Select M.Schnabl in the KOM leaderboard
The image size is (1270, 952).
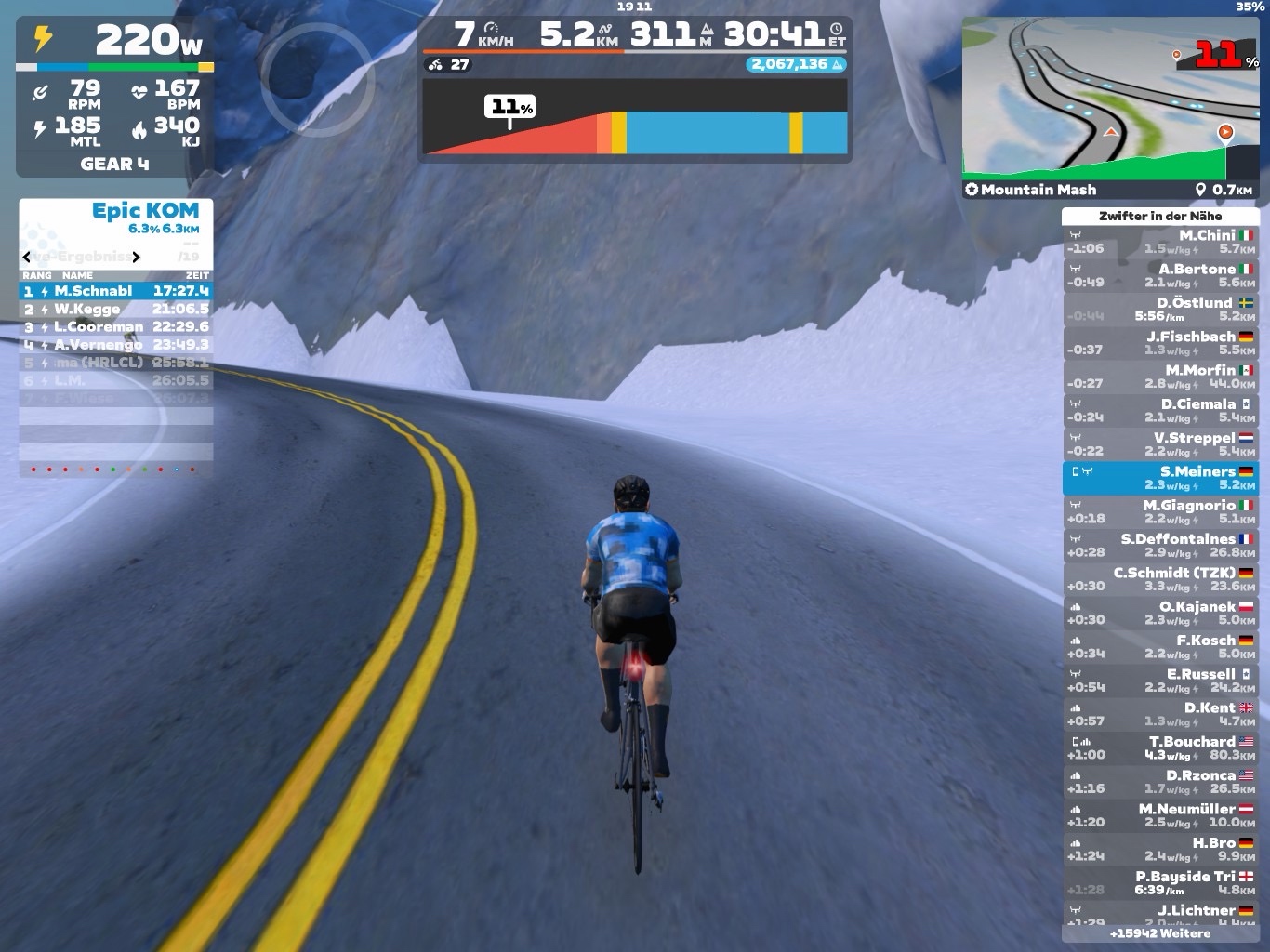click(x=115, y=291)
